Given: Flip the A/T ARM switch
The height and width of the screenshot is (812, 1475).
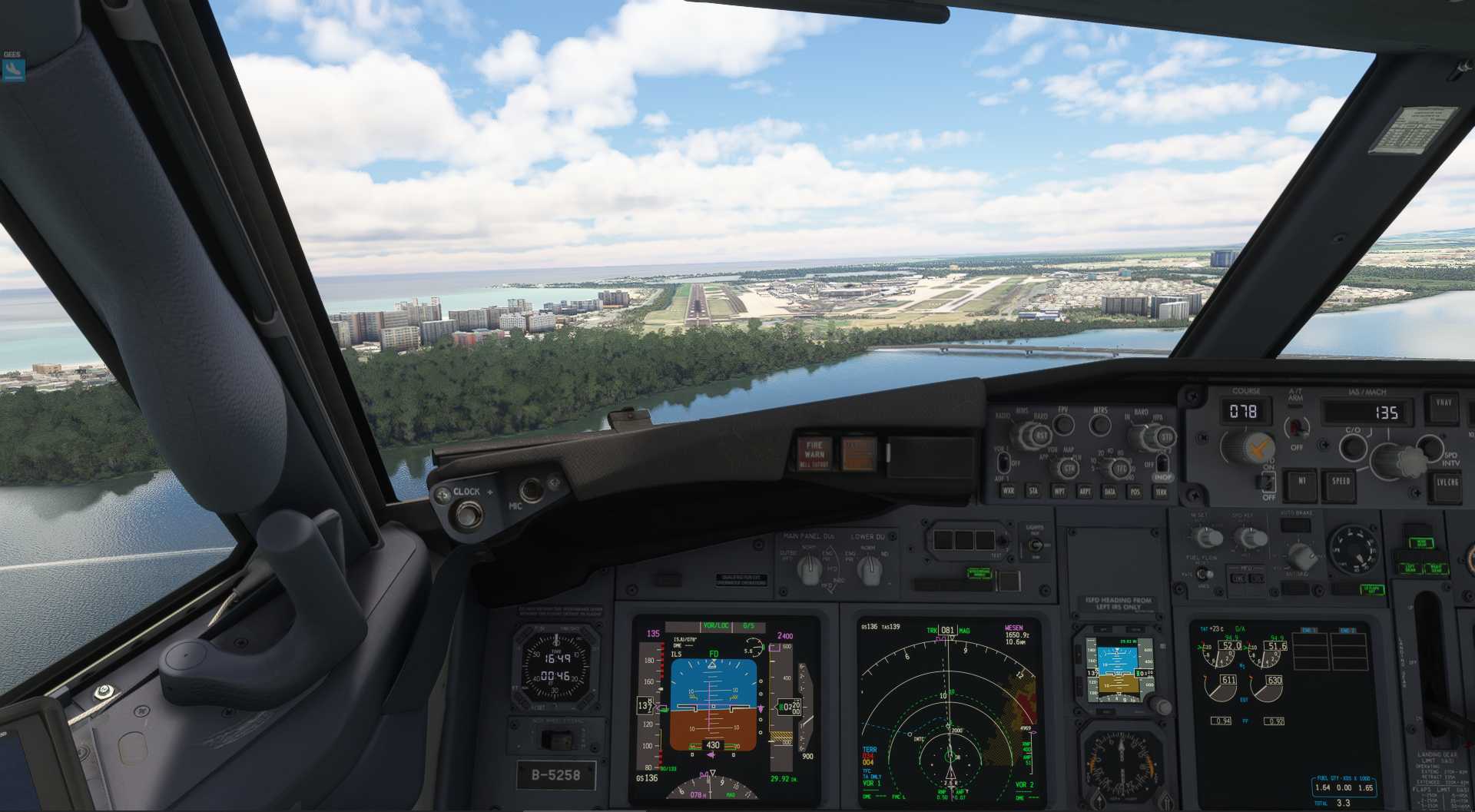Looking at the screenshot, I should pyautogui.click(x=1297, y=426).
